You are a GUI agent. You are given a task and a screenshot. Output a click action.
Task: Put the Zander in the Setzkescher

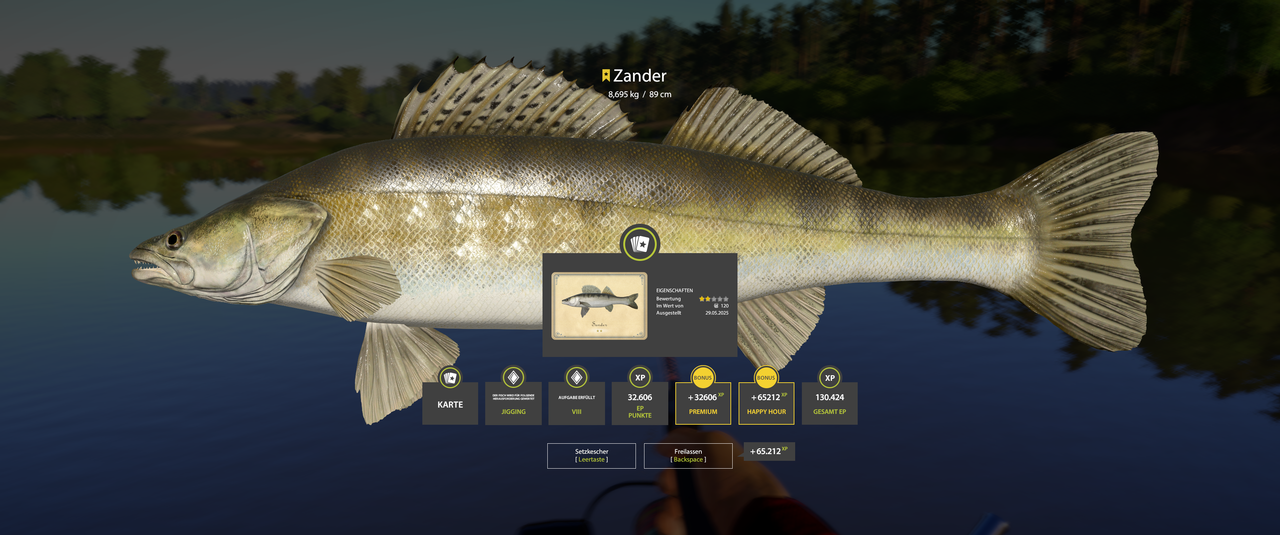591,456
